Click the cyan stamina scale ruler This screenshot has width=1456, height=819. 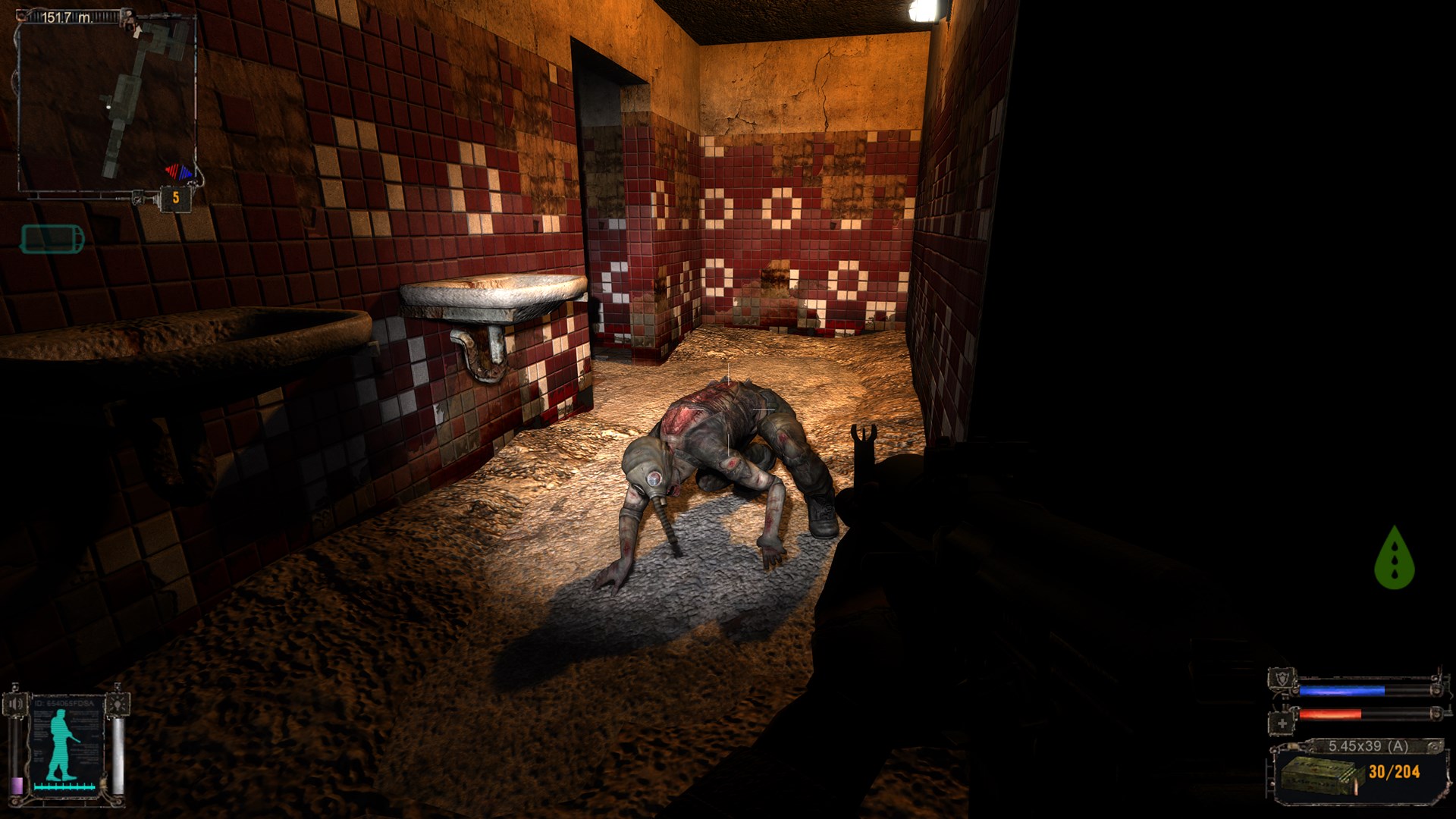[64, 786]
